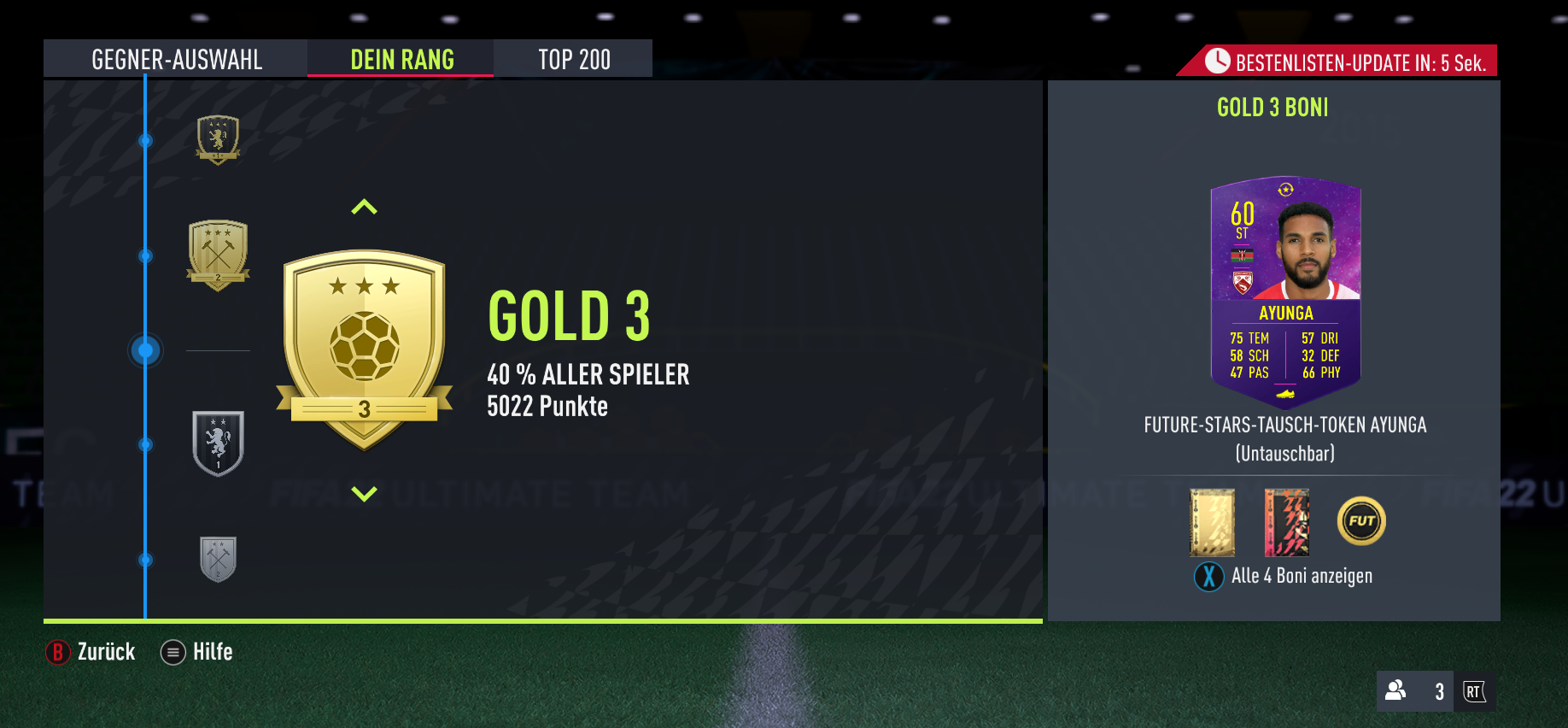Open the Ayunga Future Stars token card

(1285, 292)
